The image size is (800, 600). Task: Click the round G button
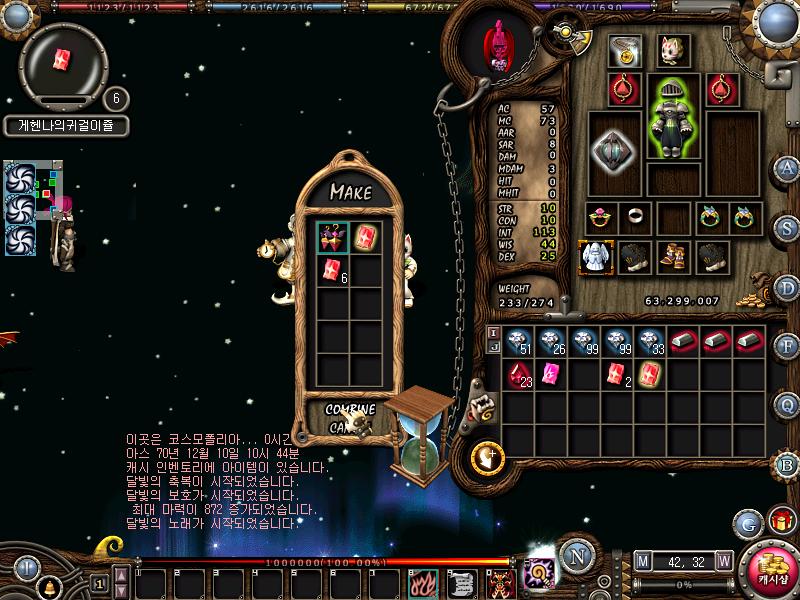(x=746, y=523)
